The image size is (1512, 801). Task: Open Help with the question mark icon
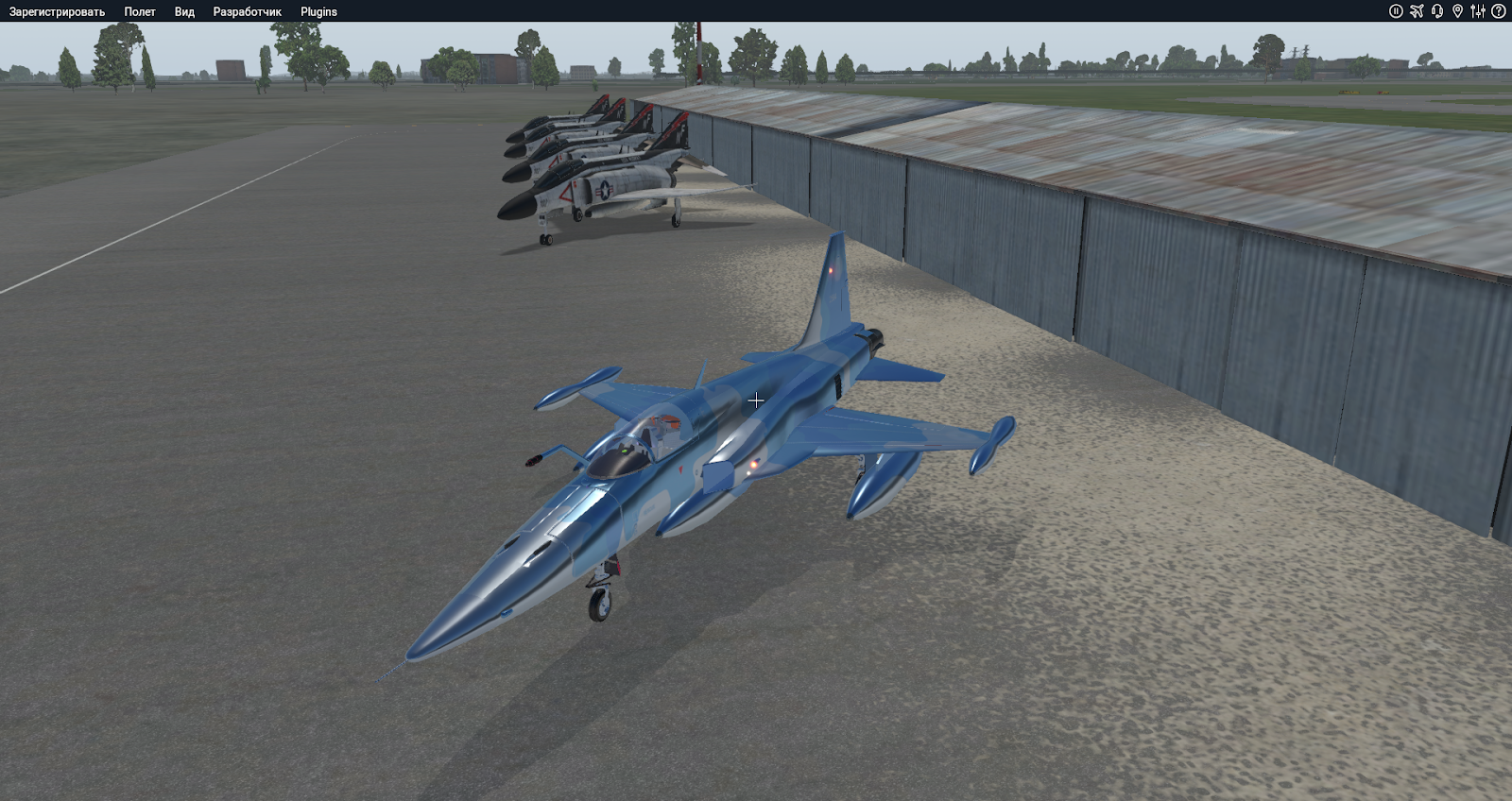point(1498,10)
